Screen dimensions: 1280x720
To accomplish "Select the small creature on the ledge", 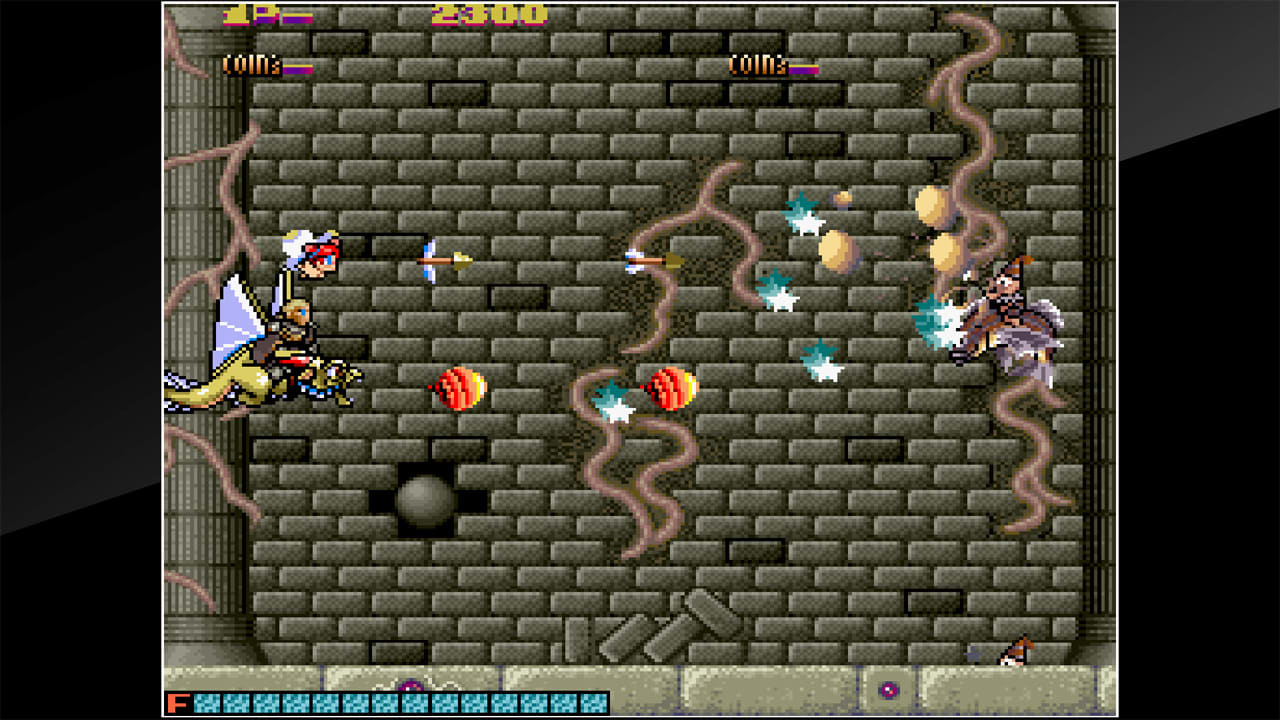I will pos(1014,651).
